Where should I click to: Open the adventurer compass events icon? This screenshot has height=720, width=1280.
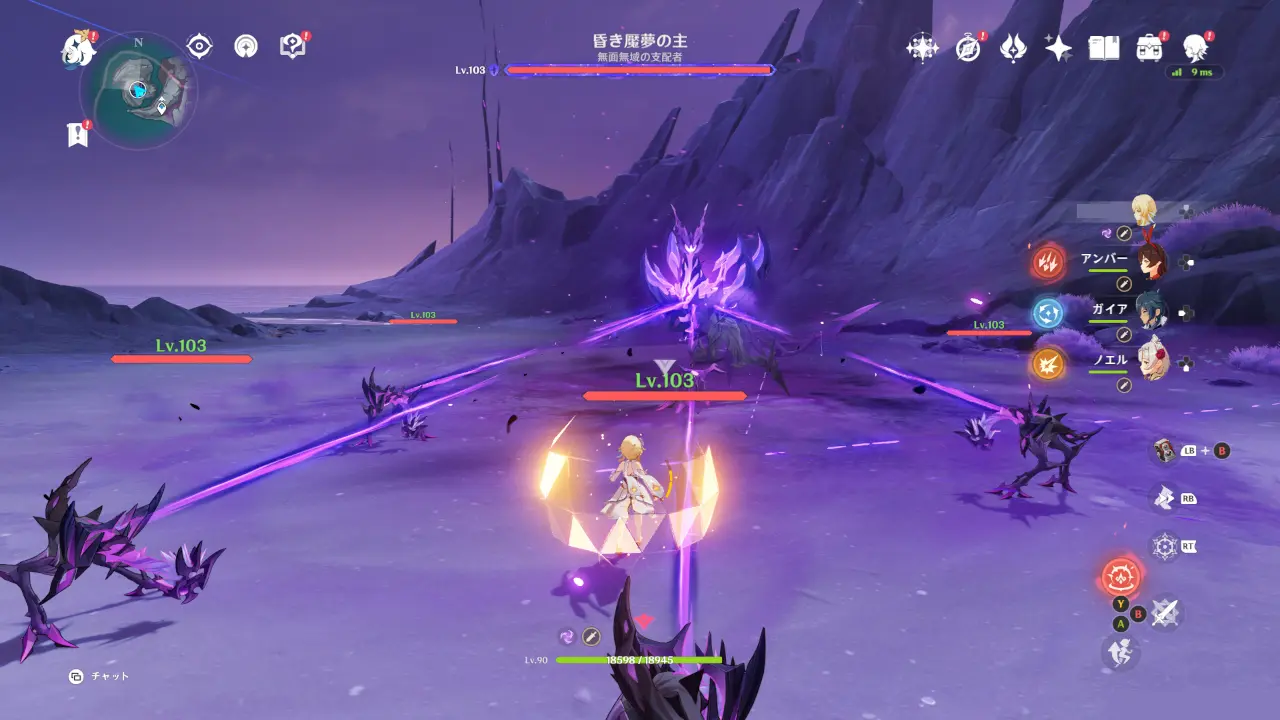[x=967, y=47]
